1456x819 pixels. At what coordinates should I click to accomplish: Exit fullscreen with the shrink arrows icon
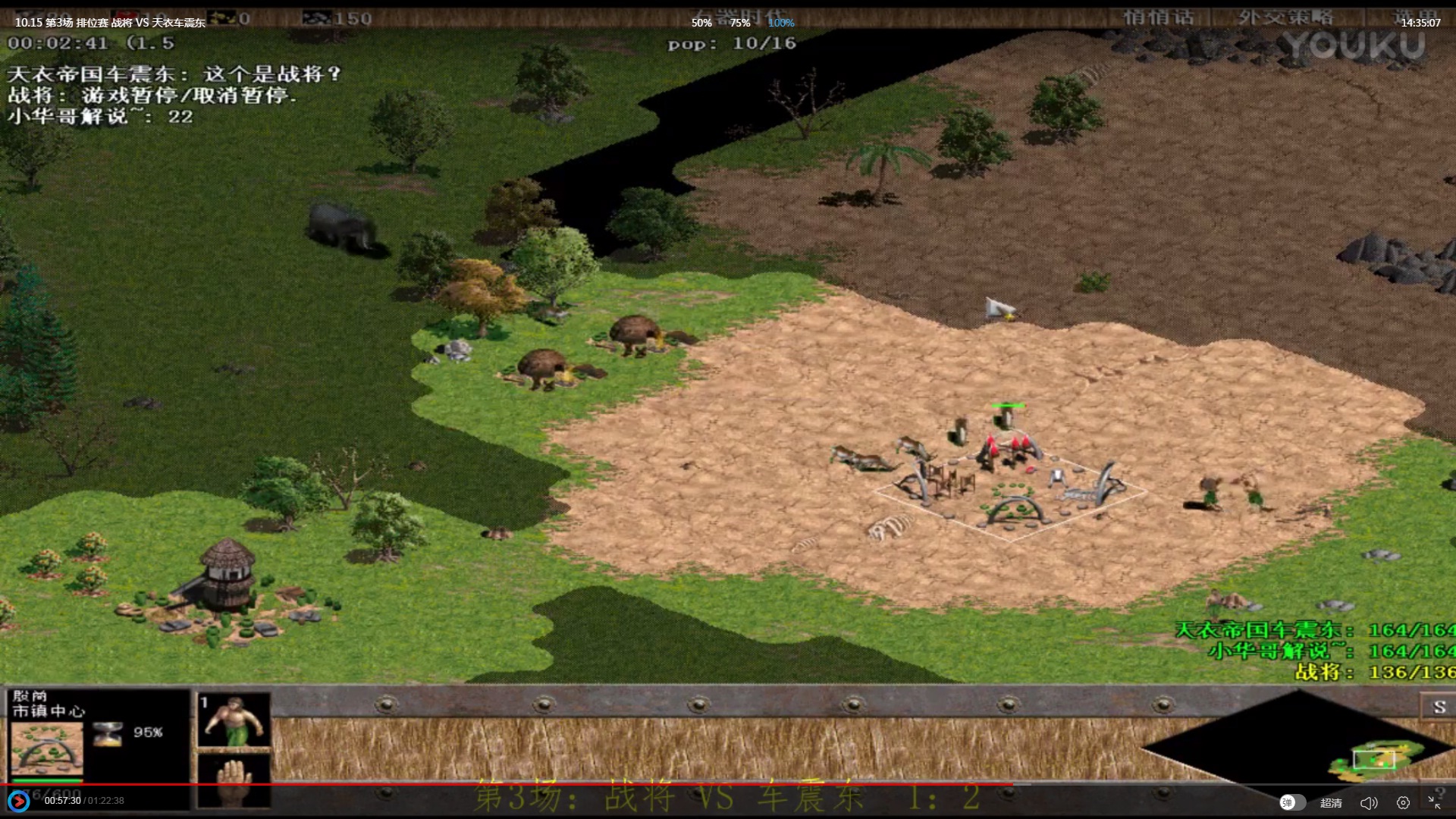1434,802
